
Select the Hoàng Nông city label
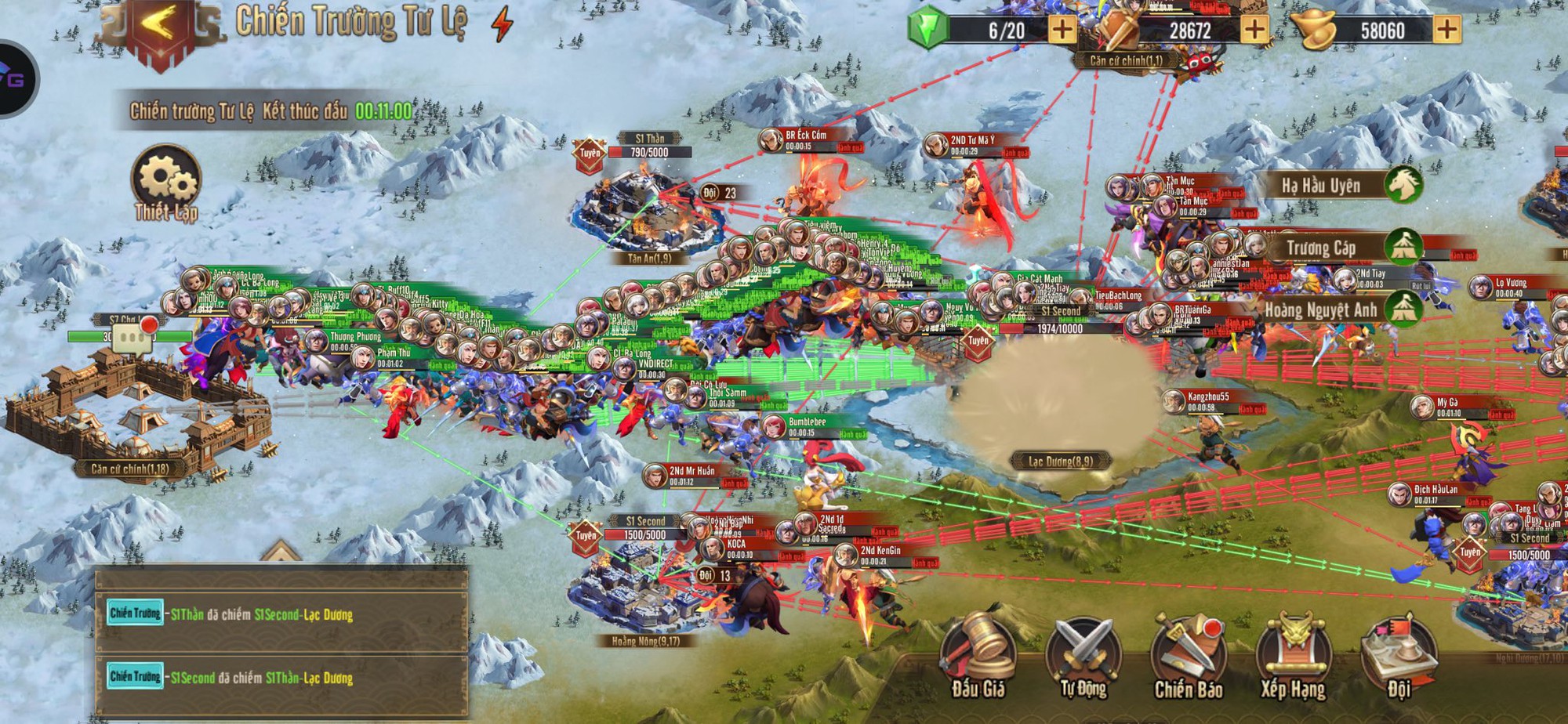pos(645,640)
